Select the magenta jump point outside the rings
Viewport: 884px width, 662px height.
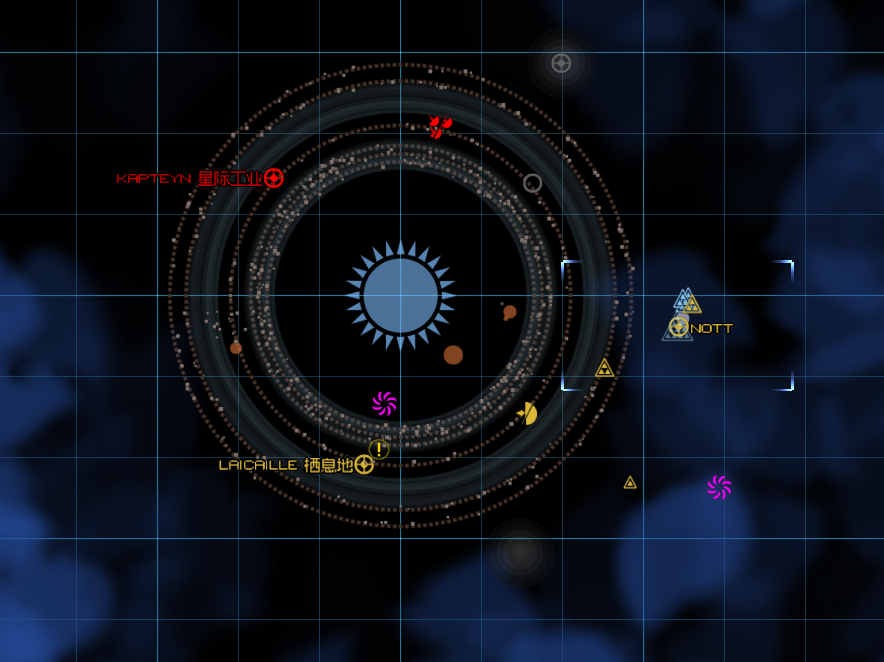click(x=719, y=487)
